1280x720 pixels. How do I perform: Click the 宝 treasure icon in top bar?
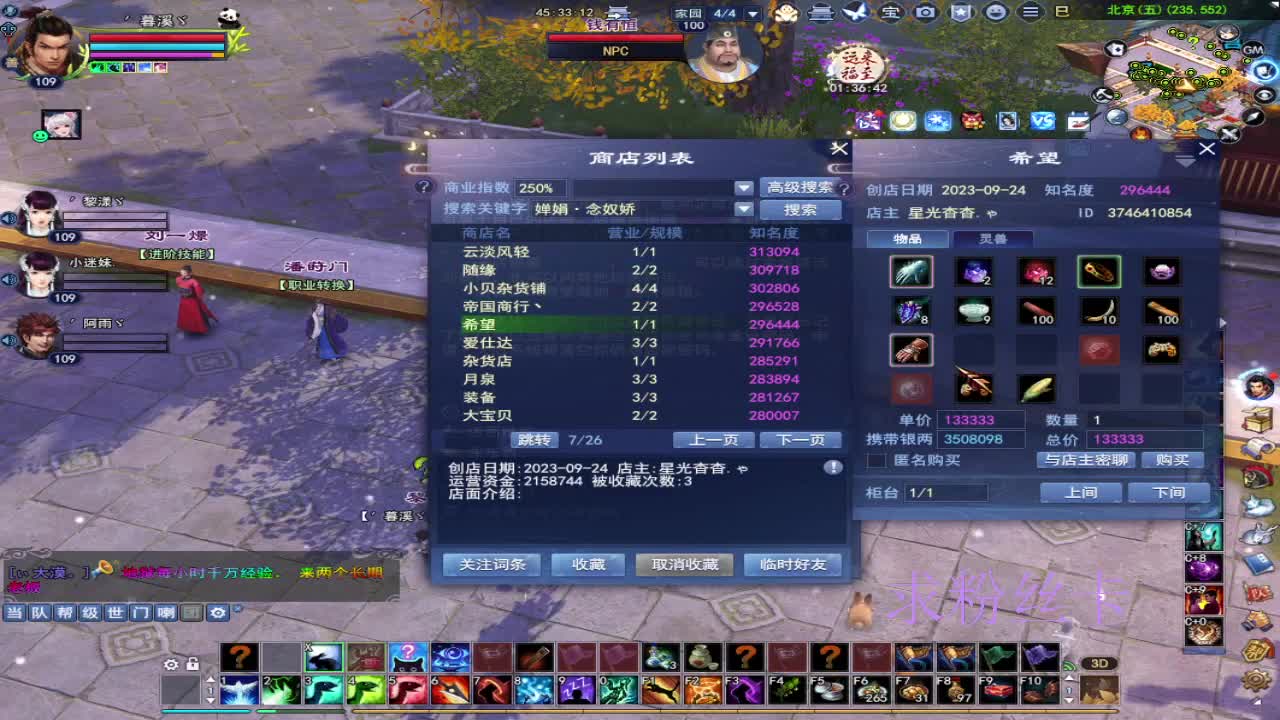(x=890, y=12)
